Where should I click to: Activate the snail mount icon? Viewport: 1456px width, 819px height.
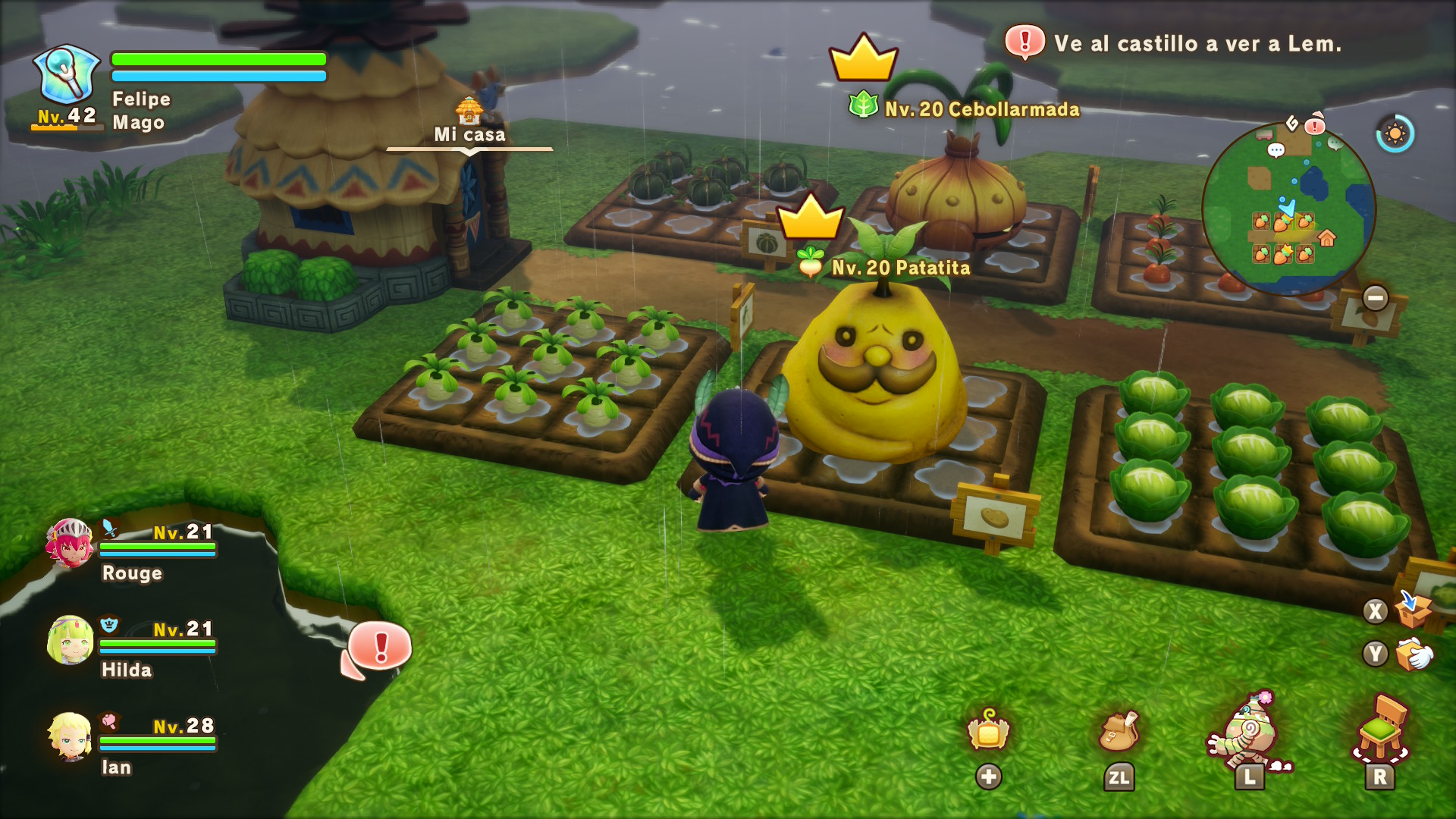pos(1249,733)
